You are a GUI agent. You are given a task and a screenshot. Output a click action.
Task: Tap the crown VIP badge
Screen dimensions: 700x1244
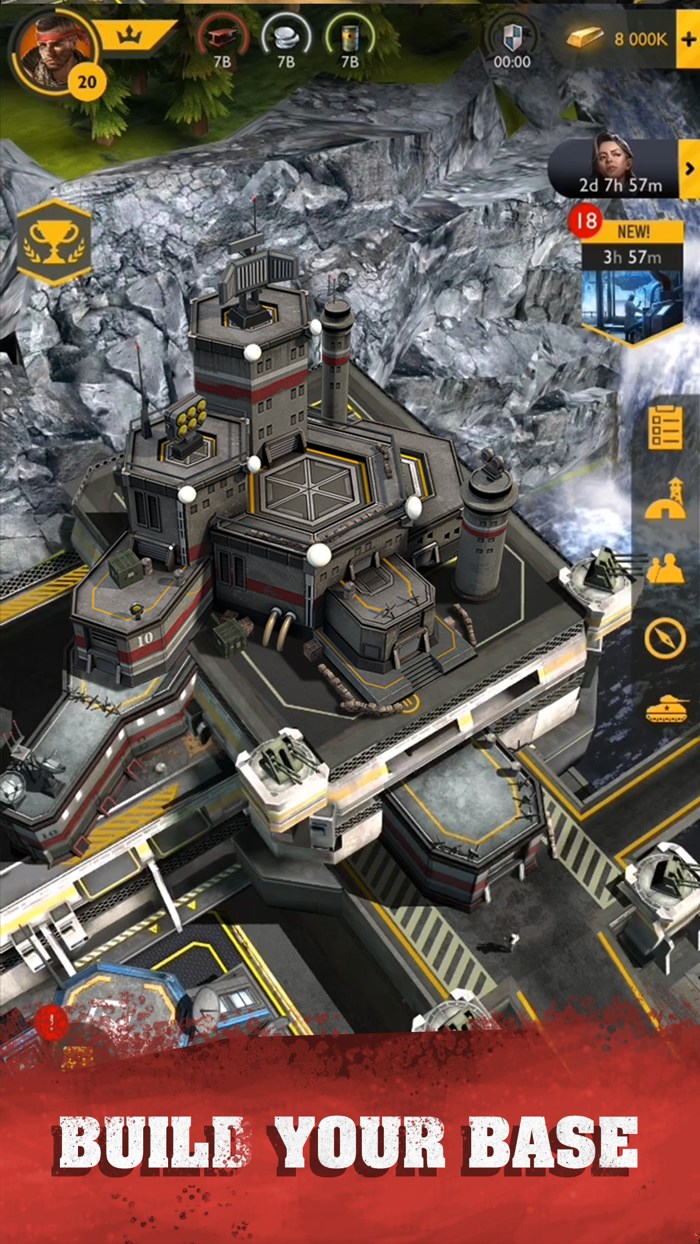coord(130,36)
